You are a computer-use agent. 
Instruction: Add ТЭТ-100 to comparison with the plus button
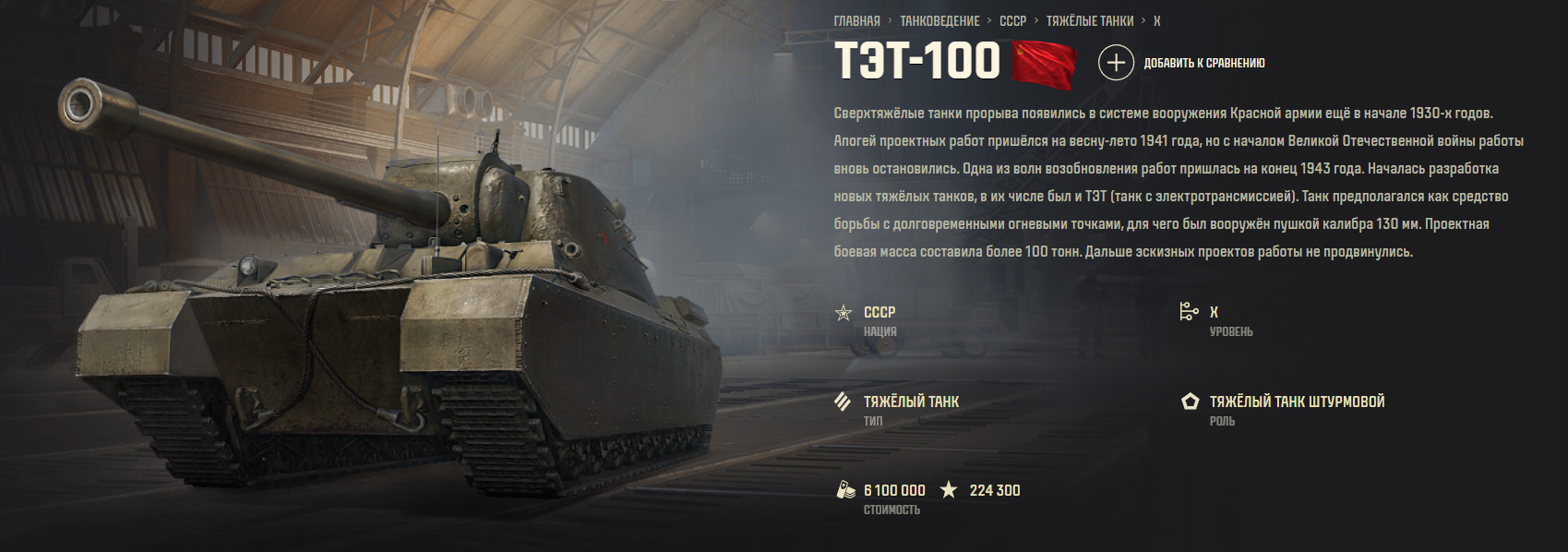[1116, 63]
